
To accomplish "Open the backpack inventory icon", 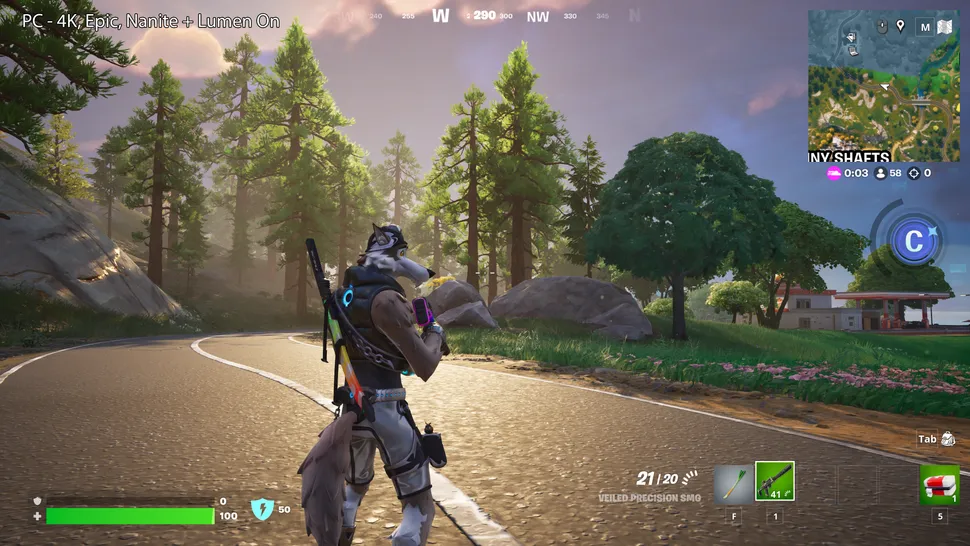I will [948, 439].
